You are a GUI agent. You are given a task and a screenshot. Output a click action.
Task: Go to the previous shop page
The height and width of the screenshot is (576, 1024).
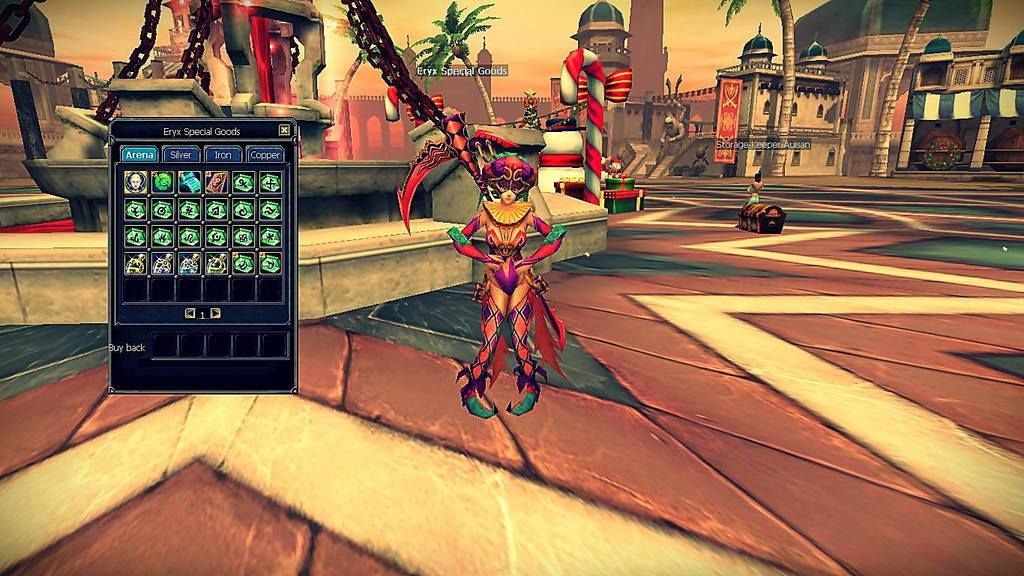click(190, 313)
